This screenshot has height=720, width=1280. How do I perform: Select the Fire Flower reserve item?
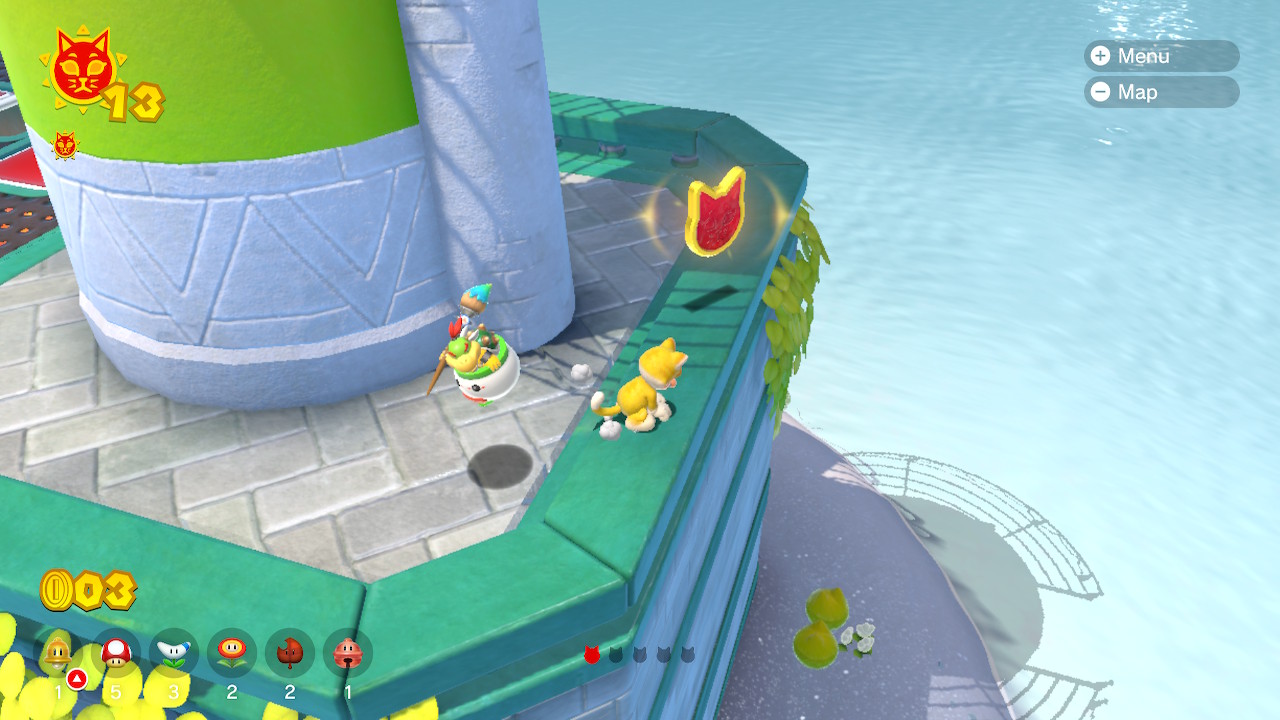pyautogui.click(x=232, y=653)
